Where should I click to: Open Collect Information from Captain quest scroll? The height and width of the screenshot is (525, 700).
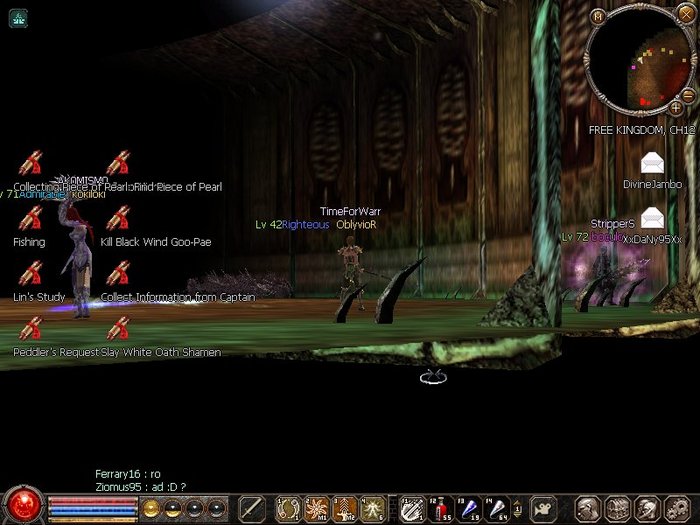pyautogui.click(x=118, y=273)
